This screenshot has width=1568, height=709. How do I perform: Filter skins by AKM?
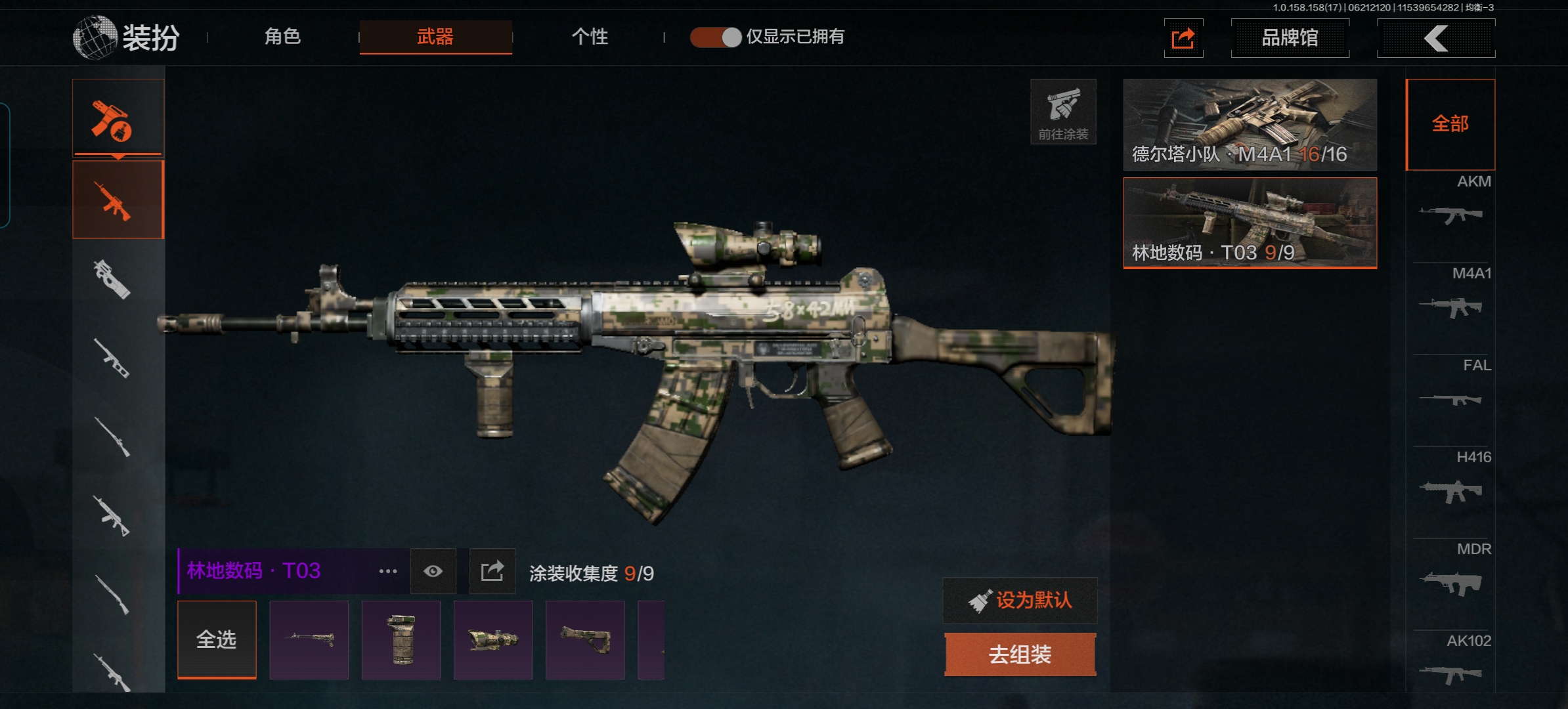click(x=1450, y=205)
